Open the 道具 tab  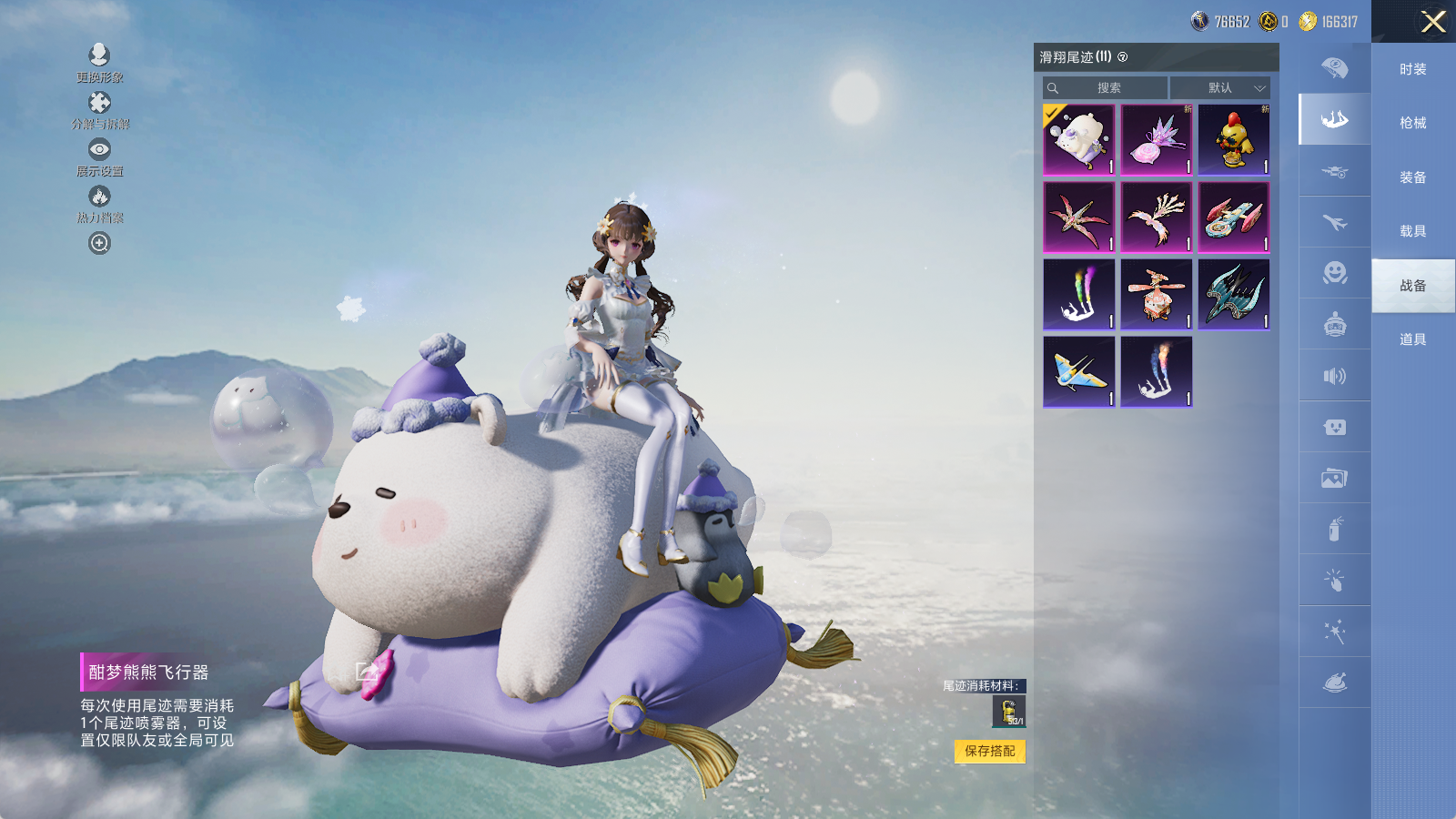(1412, 339)
